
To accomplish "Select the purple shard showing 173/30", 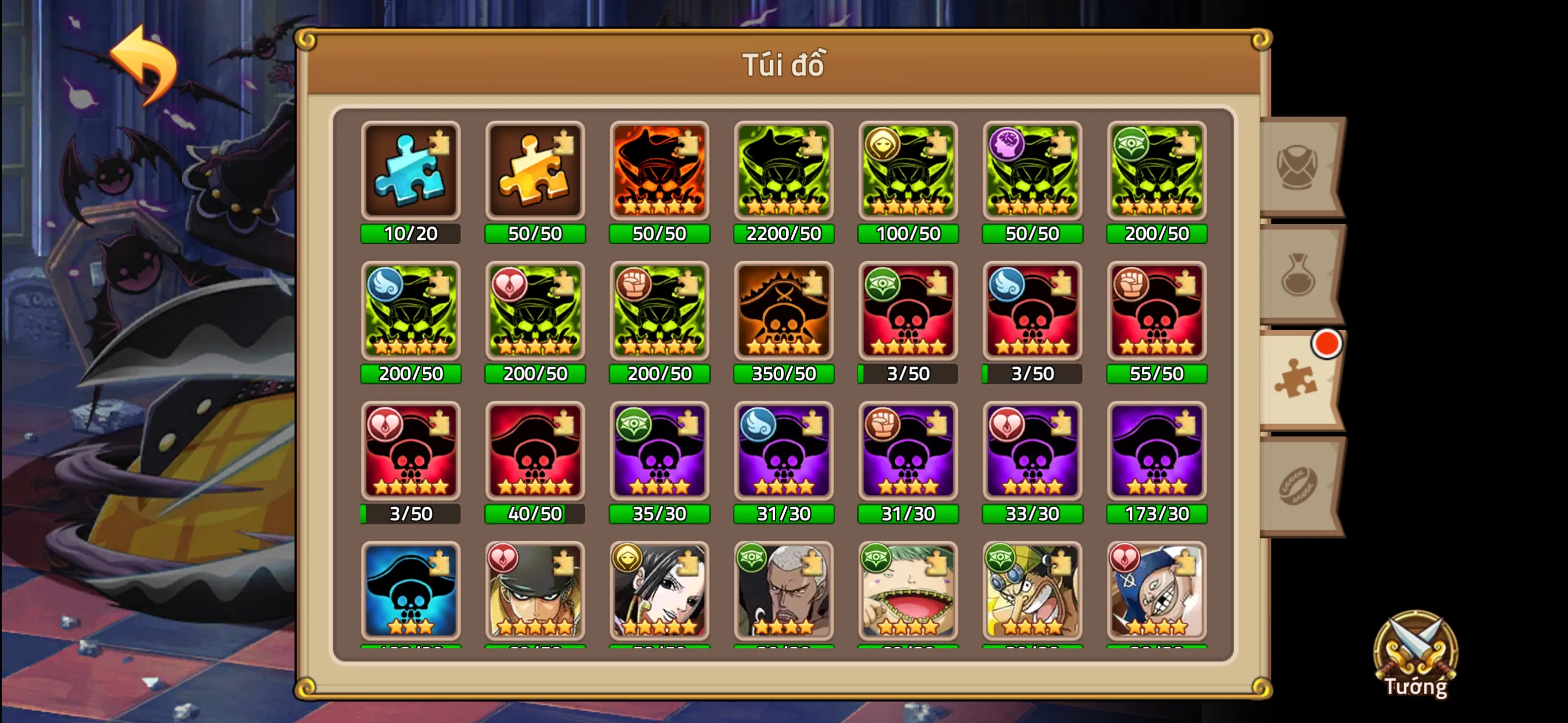I will pyautogui.click(x=1156, y=452).
